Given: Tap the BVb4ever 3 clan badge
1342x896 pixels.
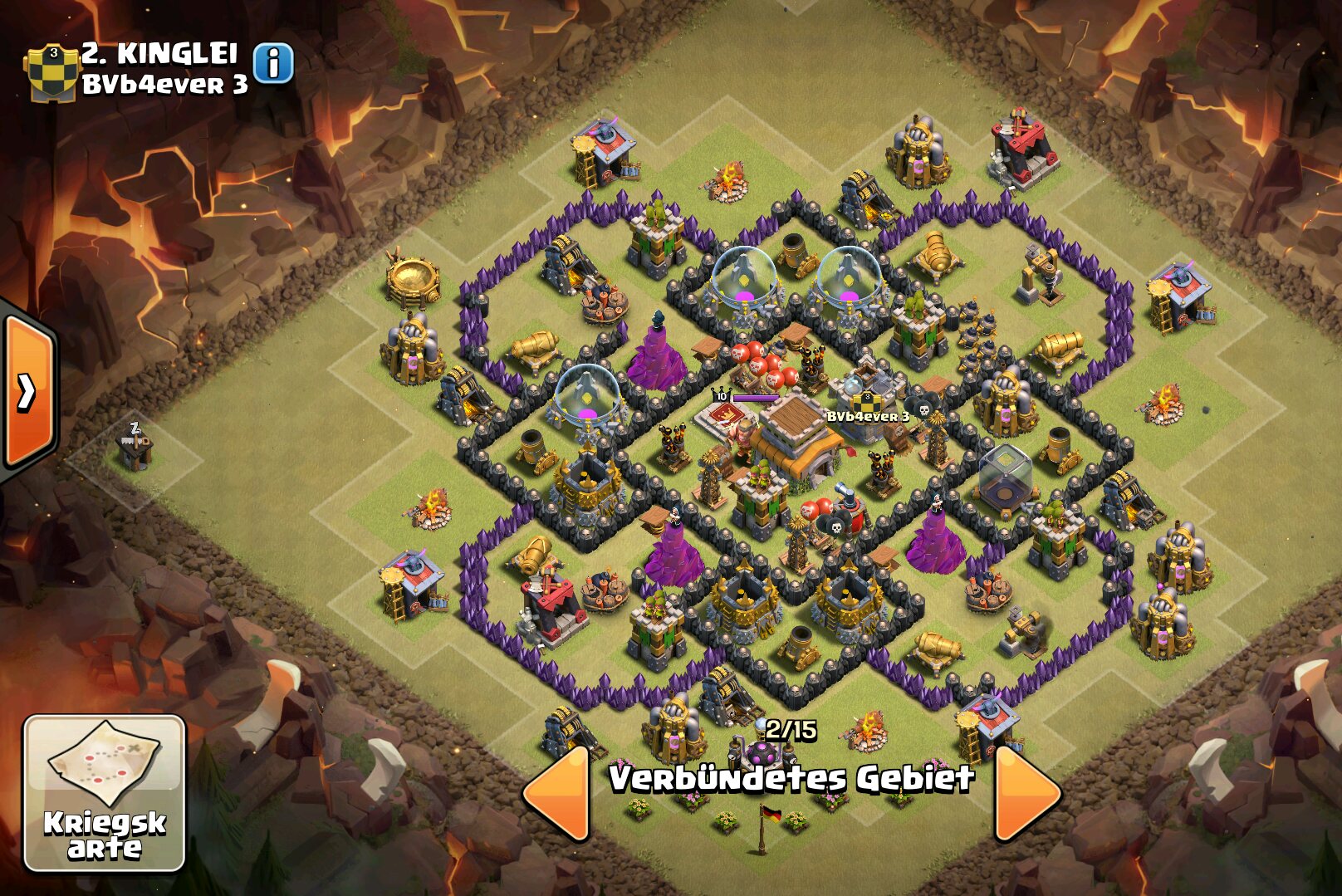Looking at the screenshot, I should tap(52, 72).
